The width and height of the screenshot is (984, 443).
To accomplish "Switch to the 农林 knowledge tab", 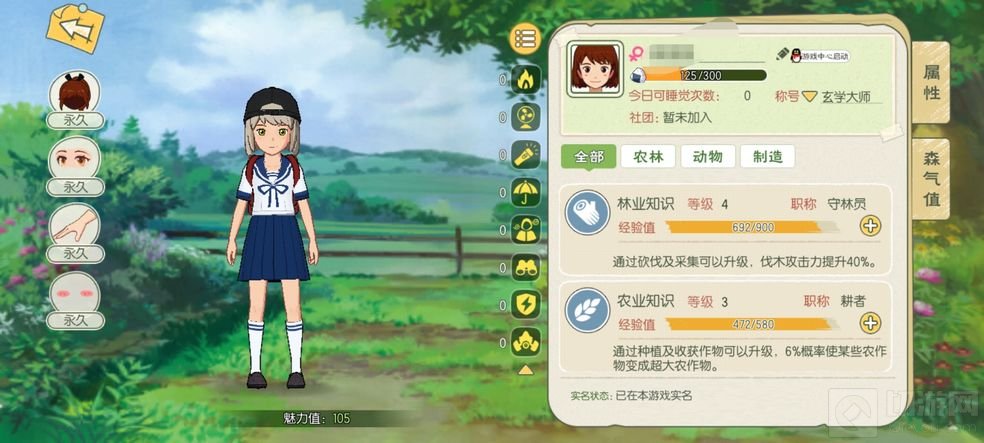I will point(648,157).
